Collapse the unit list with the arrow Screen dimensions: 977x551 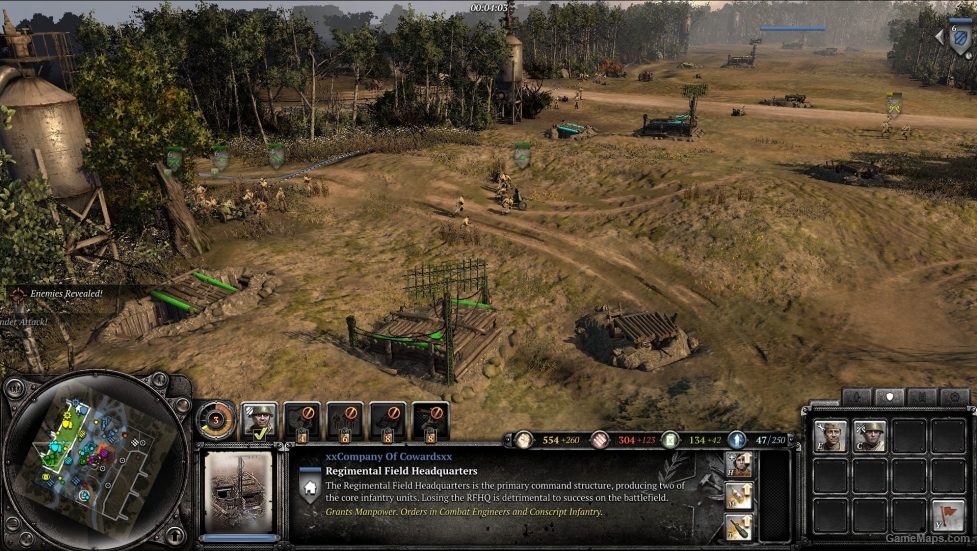point(938,37)
